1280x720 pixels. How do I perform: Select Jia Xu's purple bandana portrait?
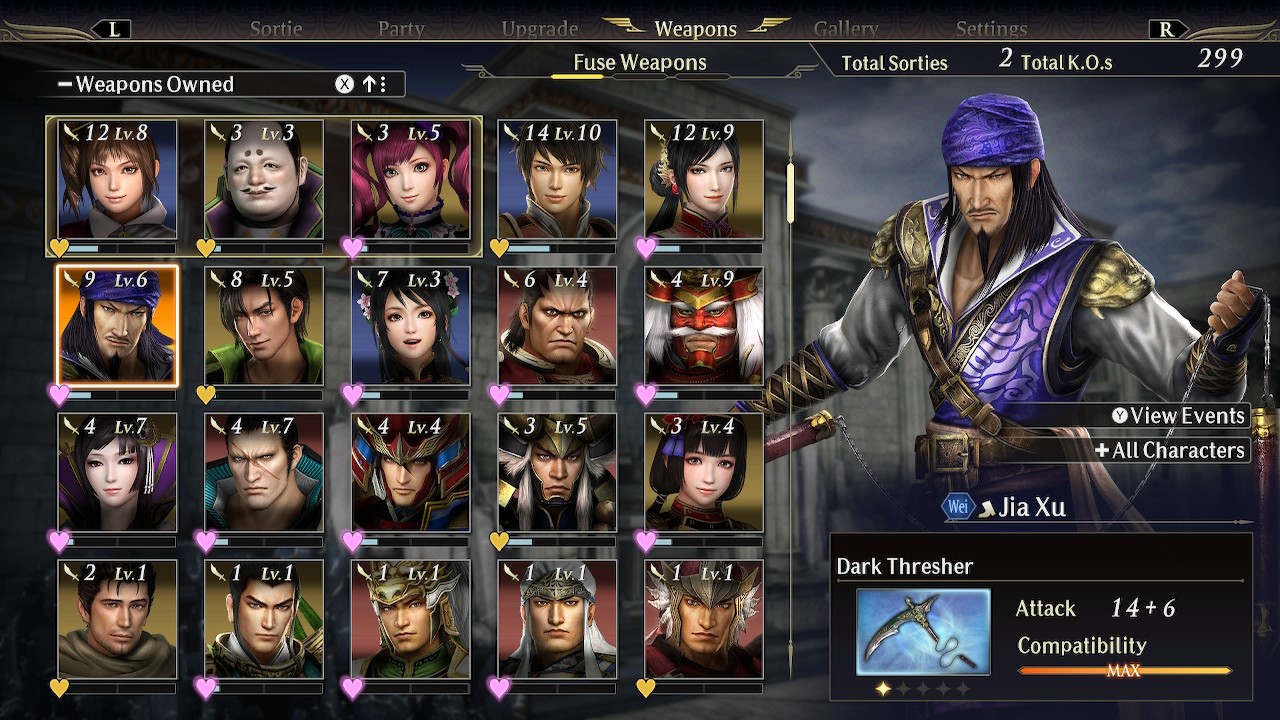(x=117, y=326)
